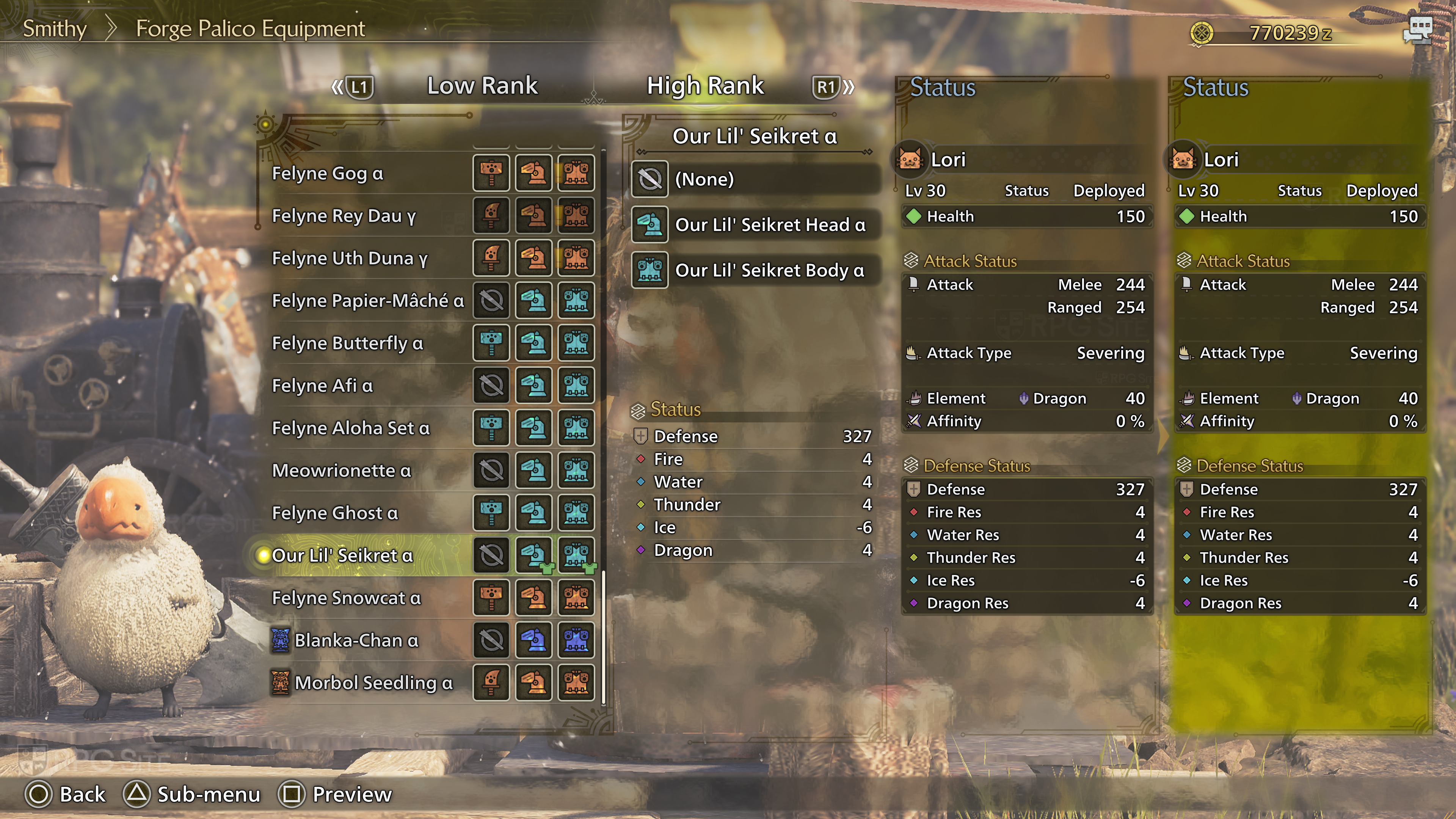Select Felyne Snowcat α set
The height and width of the screenshot is (819, 1456).
pos(347,598)
